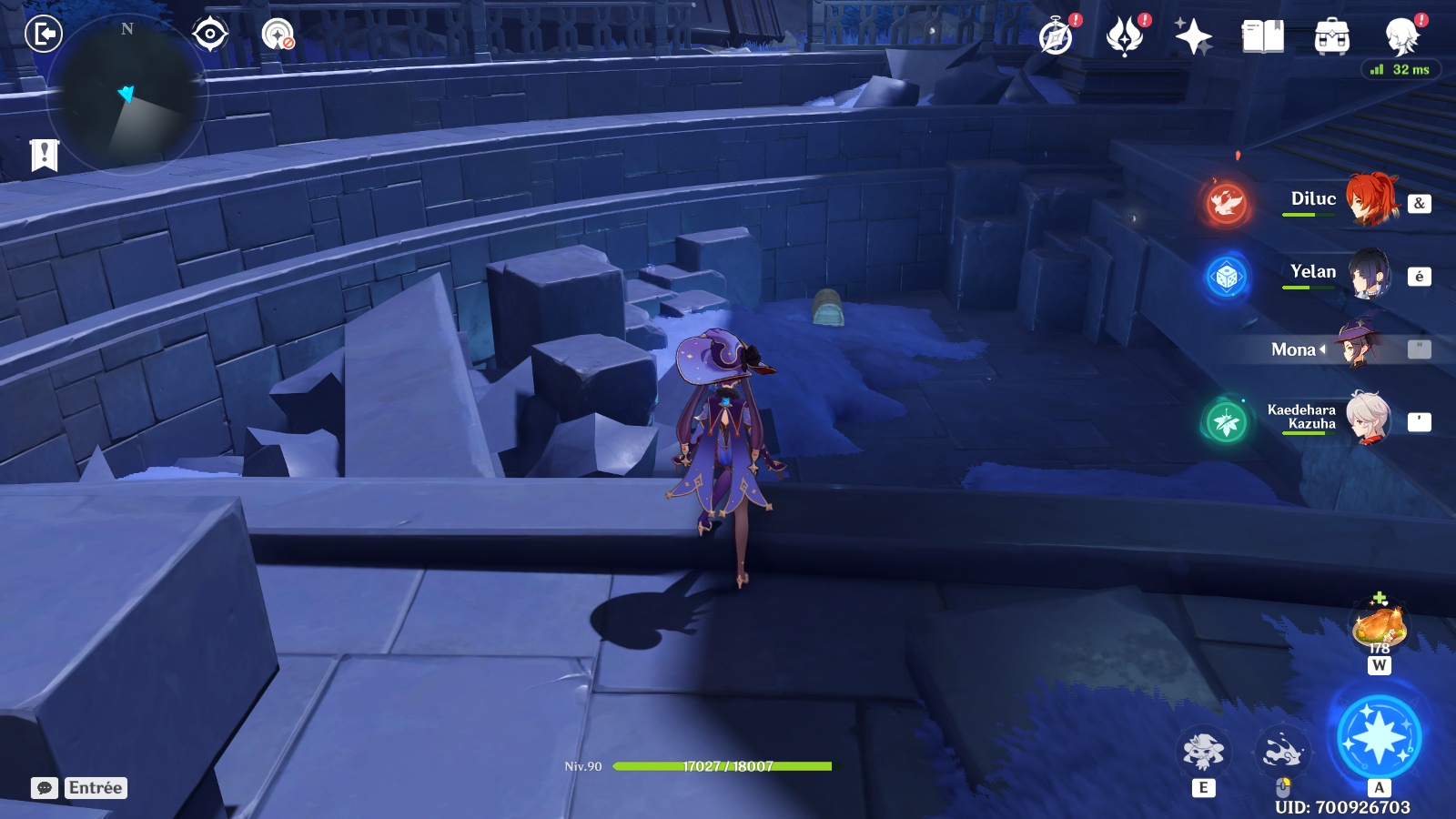
Task: Open the circular minimap
Action: click(x=126, y=95)
